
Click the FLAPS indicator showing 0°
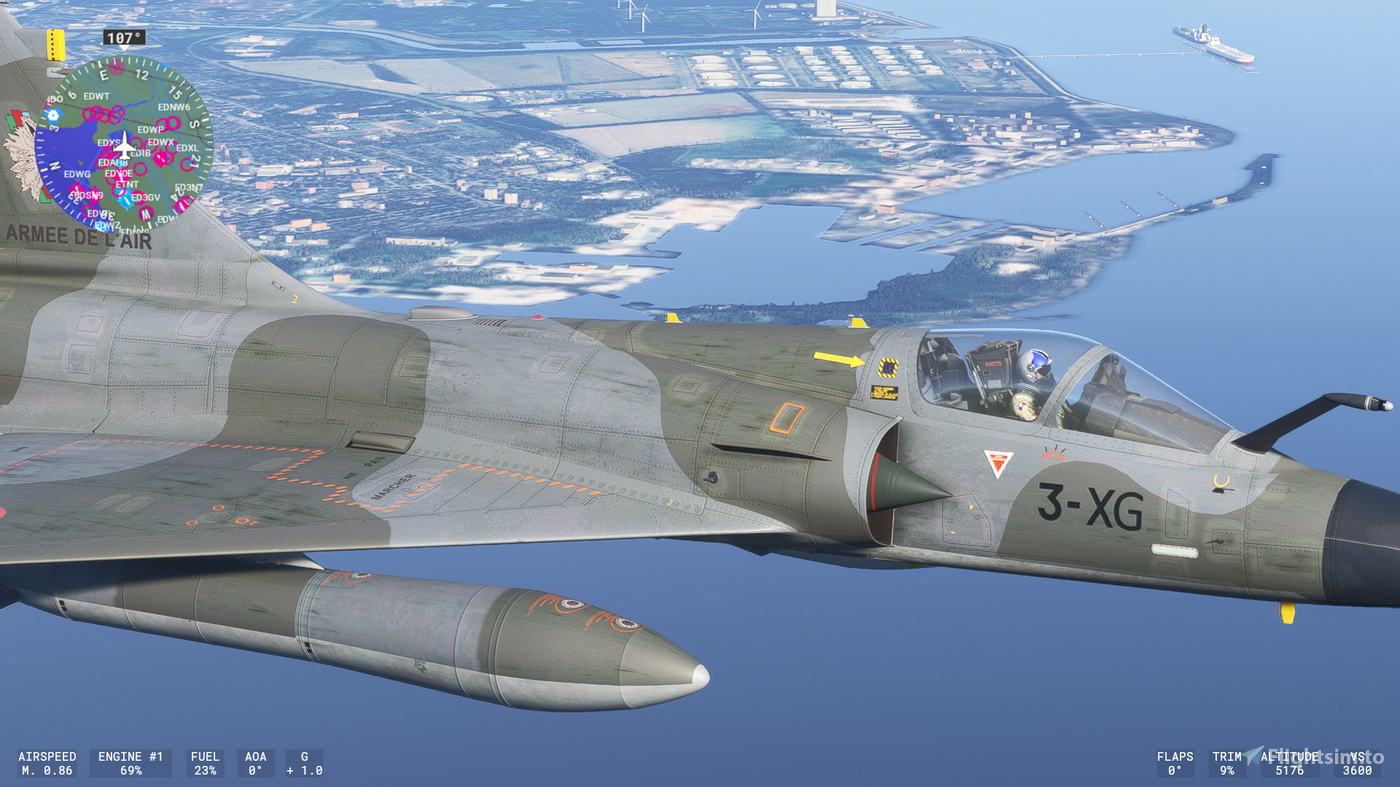pyautogui.click(x=1177, y=762)
